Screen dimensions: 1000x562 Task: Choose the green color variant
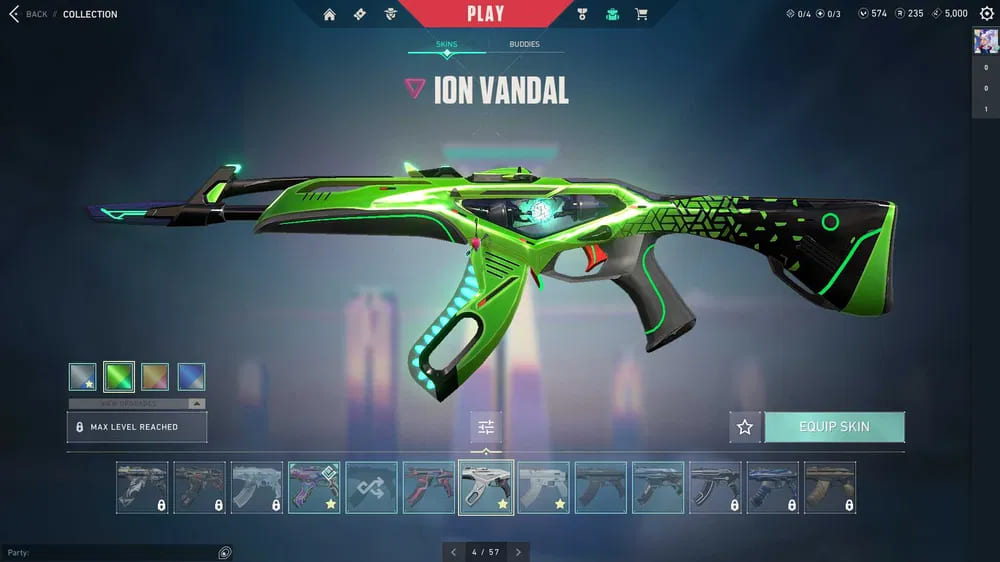click(119, 377)
